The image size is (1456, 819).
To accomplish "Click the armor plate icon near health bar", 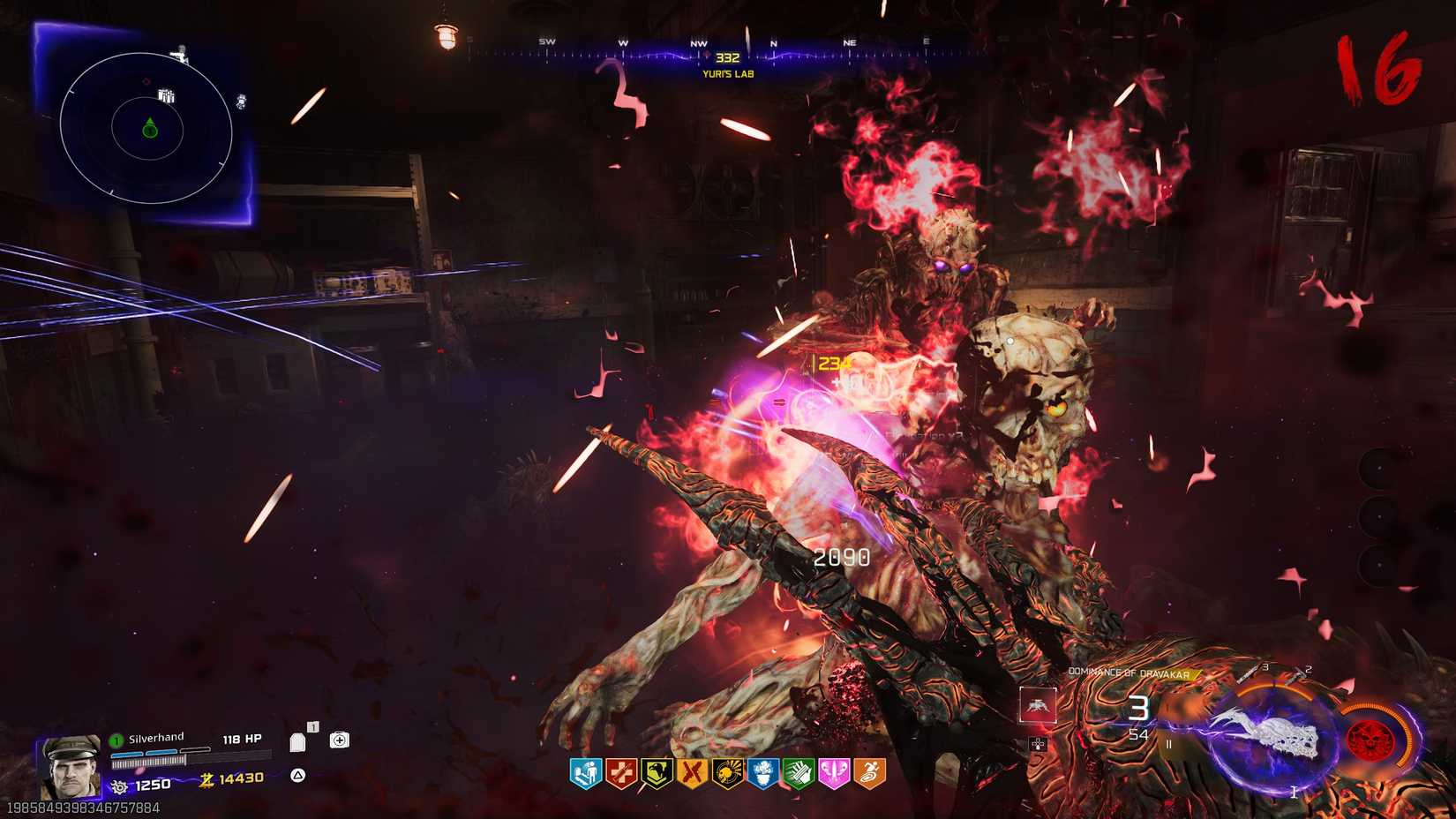I will [x=298, y=743].
